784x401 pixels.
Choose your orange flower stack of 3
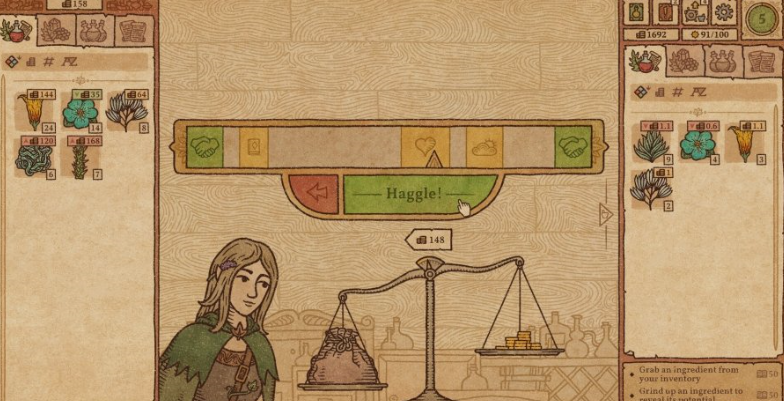(x=743, y=144)
